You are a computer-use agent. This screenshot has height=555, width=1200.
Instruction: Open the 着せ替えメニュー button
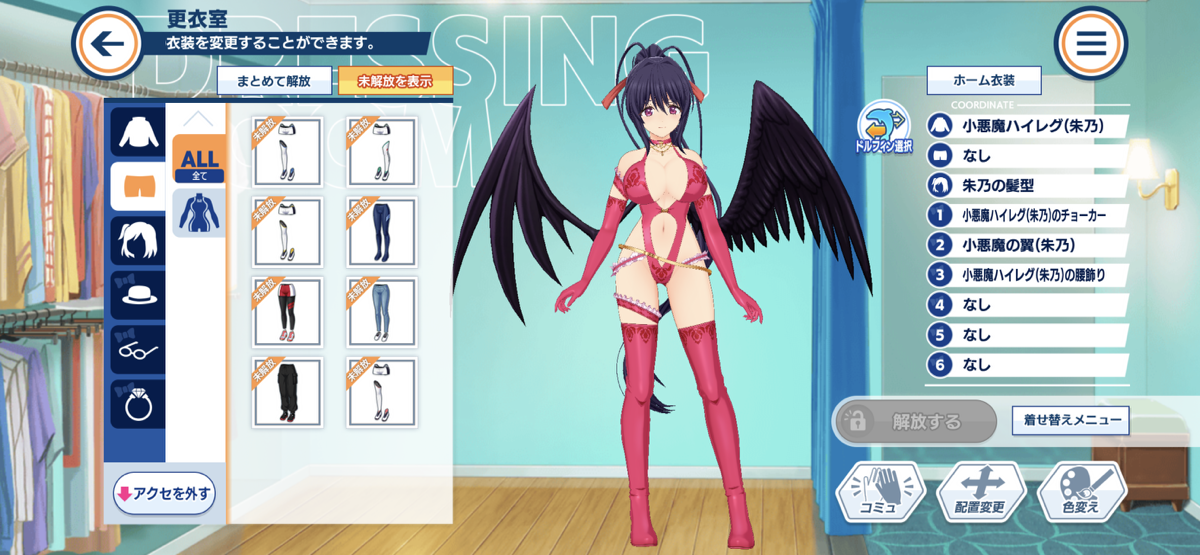(1070, 421)
